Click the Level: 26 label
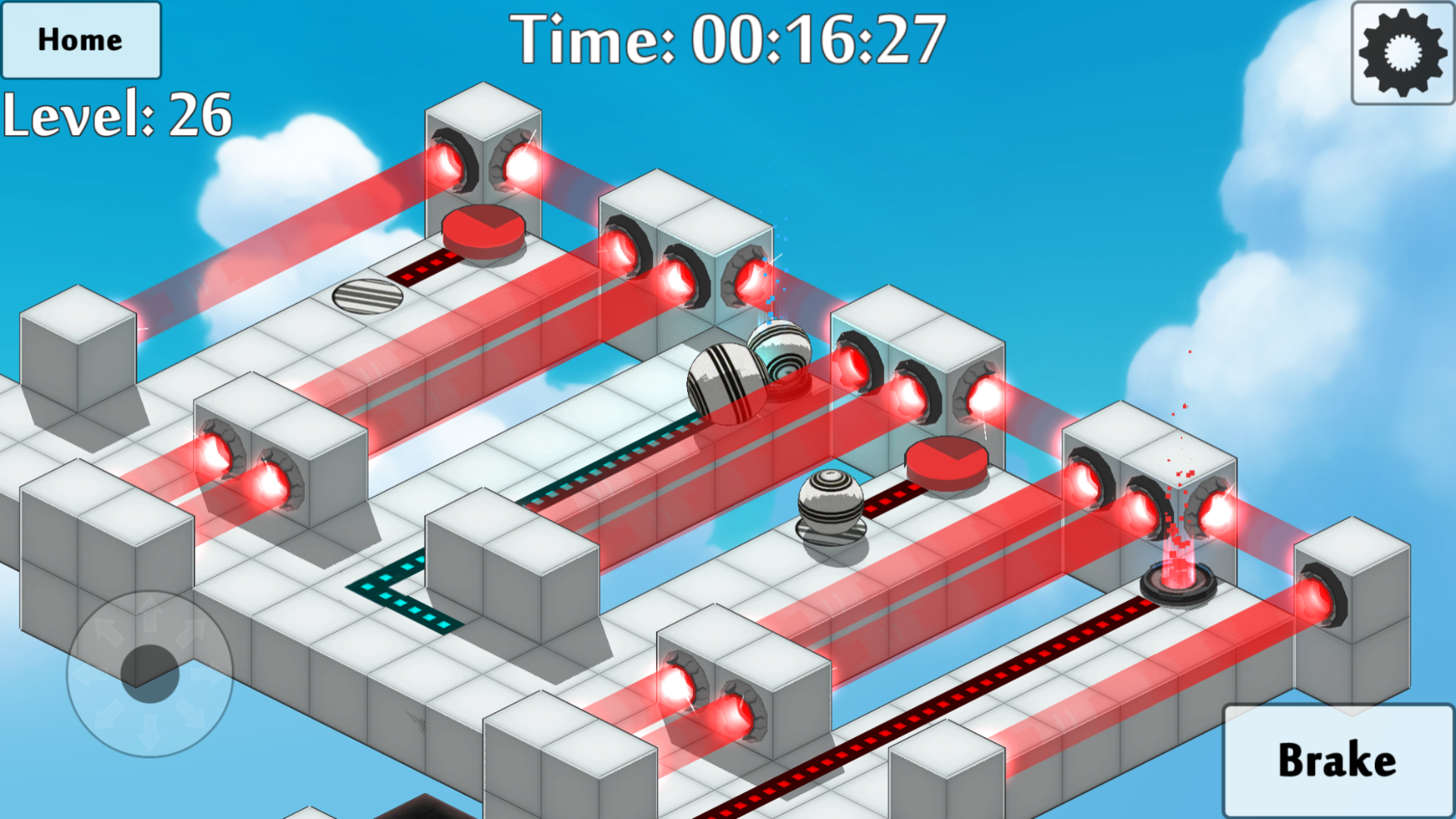 point(115,115)
